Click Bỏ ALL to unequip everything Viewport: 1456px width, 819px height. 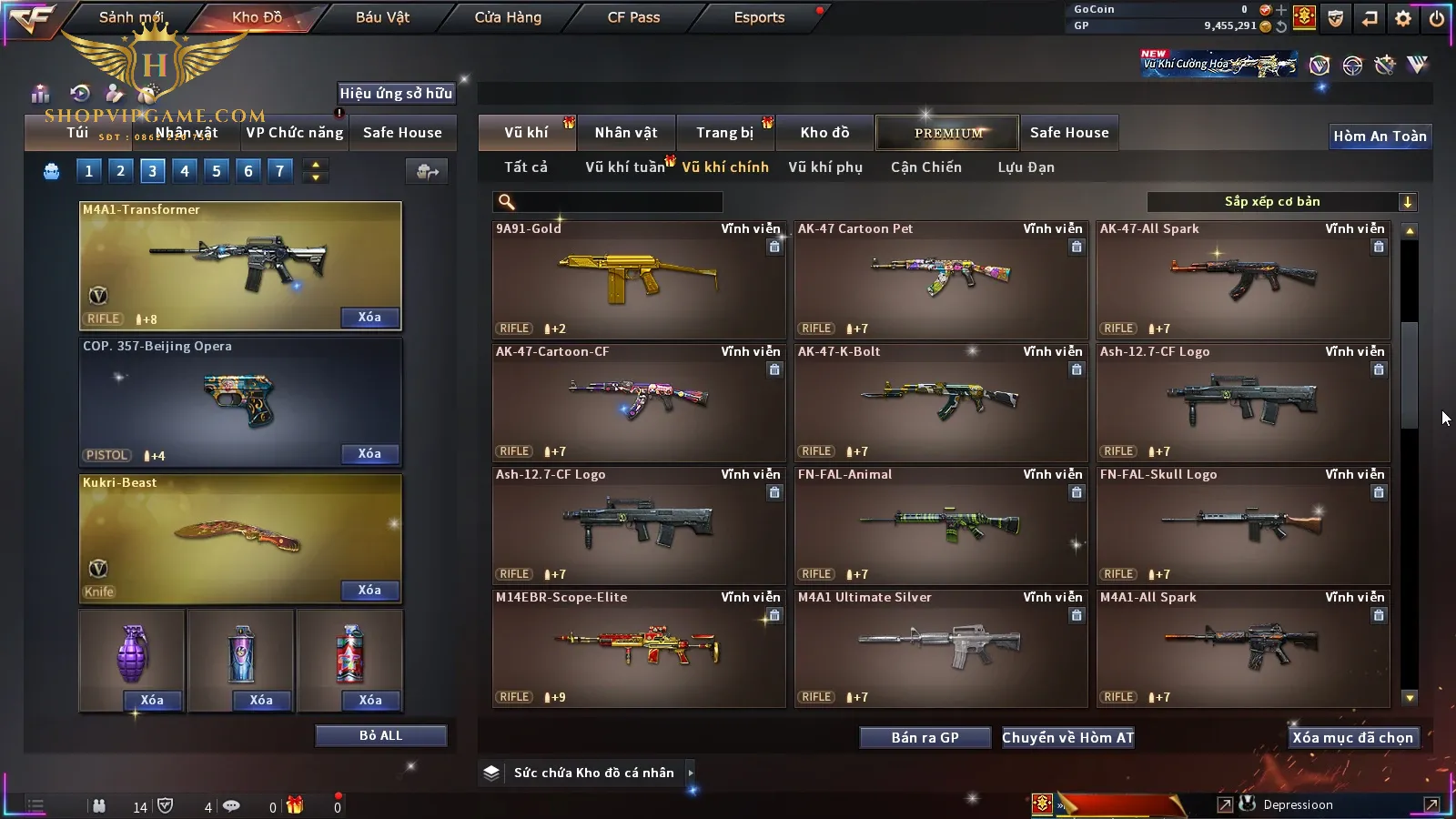tap(380, 735)
